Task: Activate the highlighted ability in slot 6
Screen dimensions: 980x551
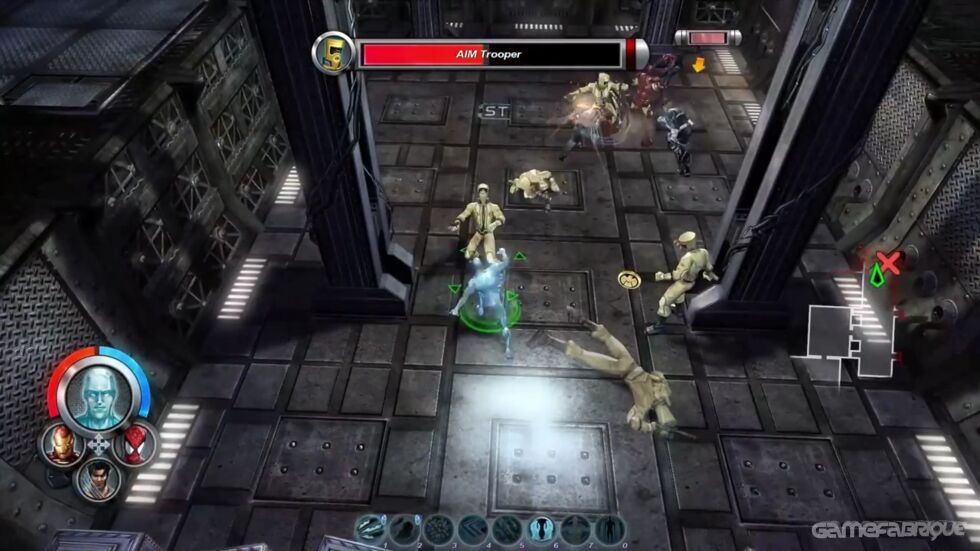Action: click(541, 528)
